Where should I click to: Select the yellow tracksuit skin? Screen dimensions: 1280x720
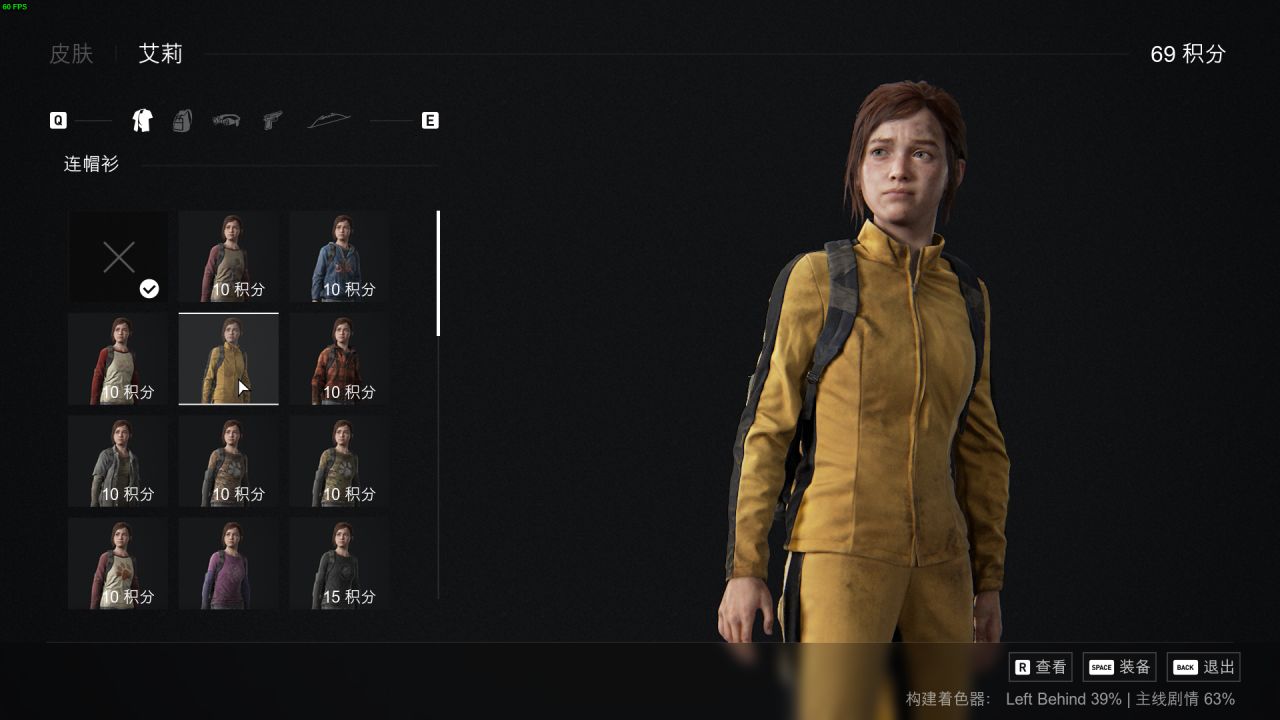tap(228, 359)
